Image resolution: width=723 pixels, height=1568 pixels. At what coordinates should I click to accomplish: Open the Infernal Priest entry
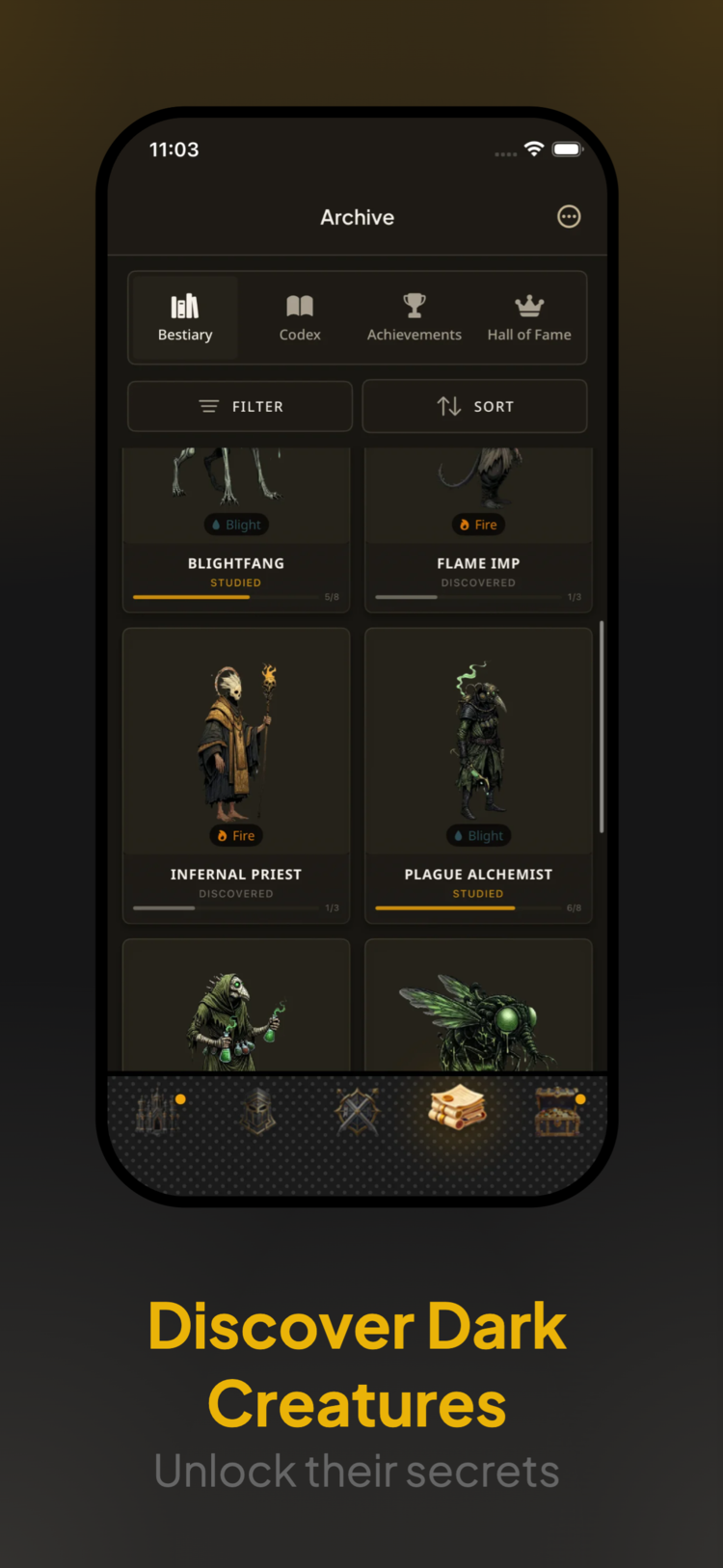[236, 775]
